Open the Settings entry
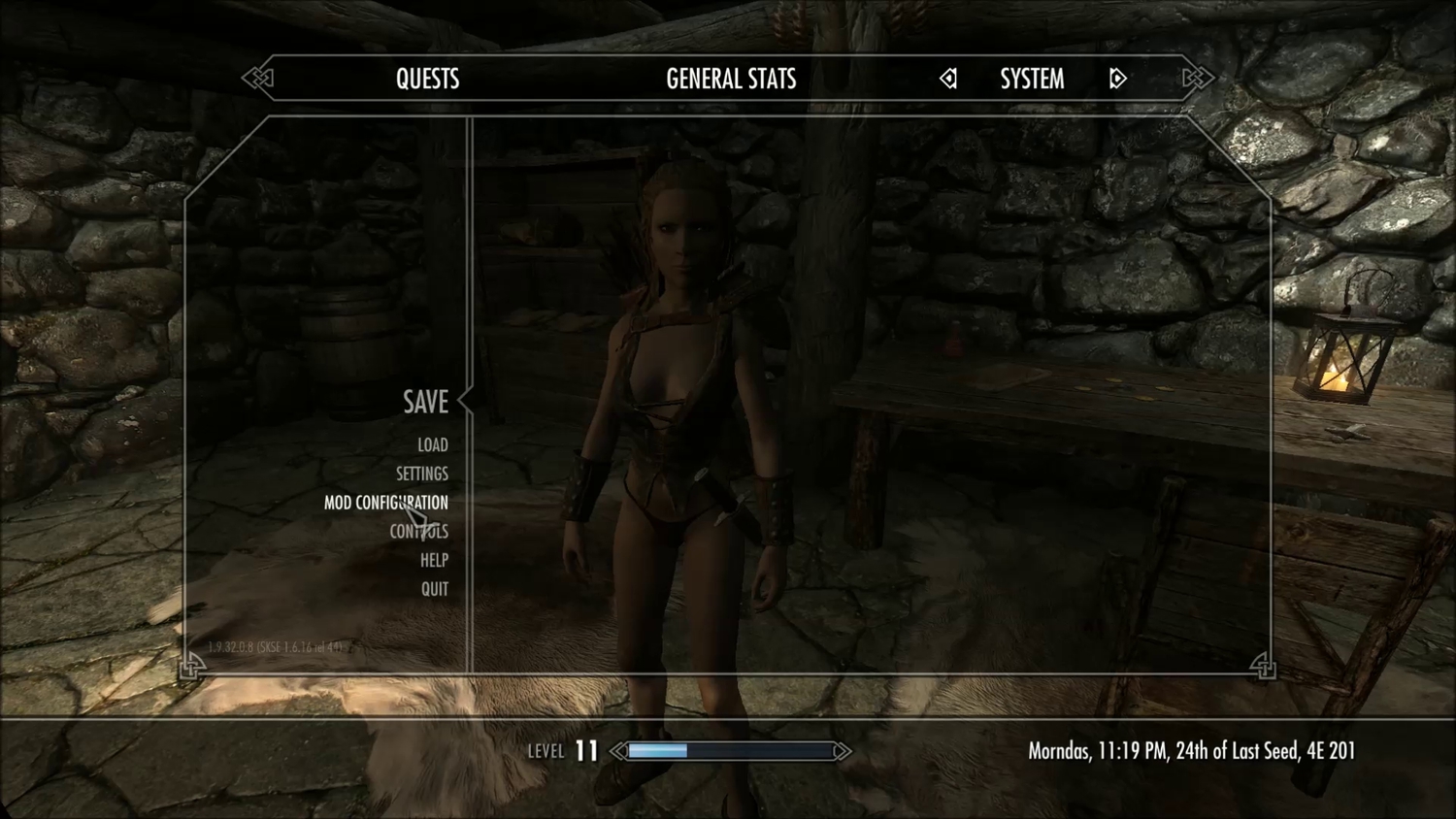1456x819 pixels. [x=421, y=474]
